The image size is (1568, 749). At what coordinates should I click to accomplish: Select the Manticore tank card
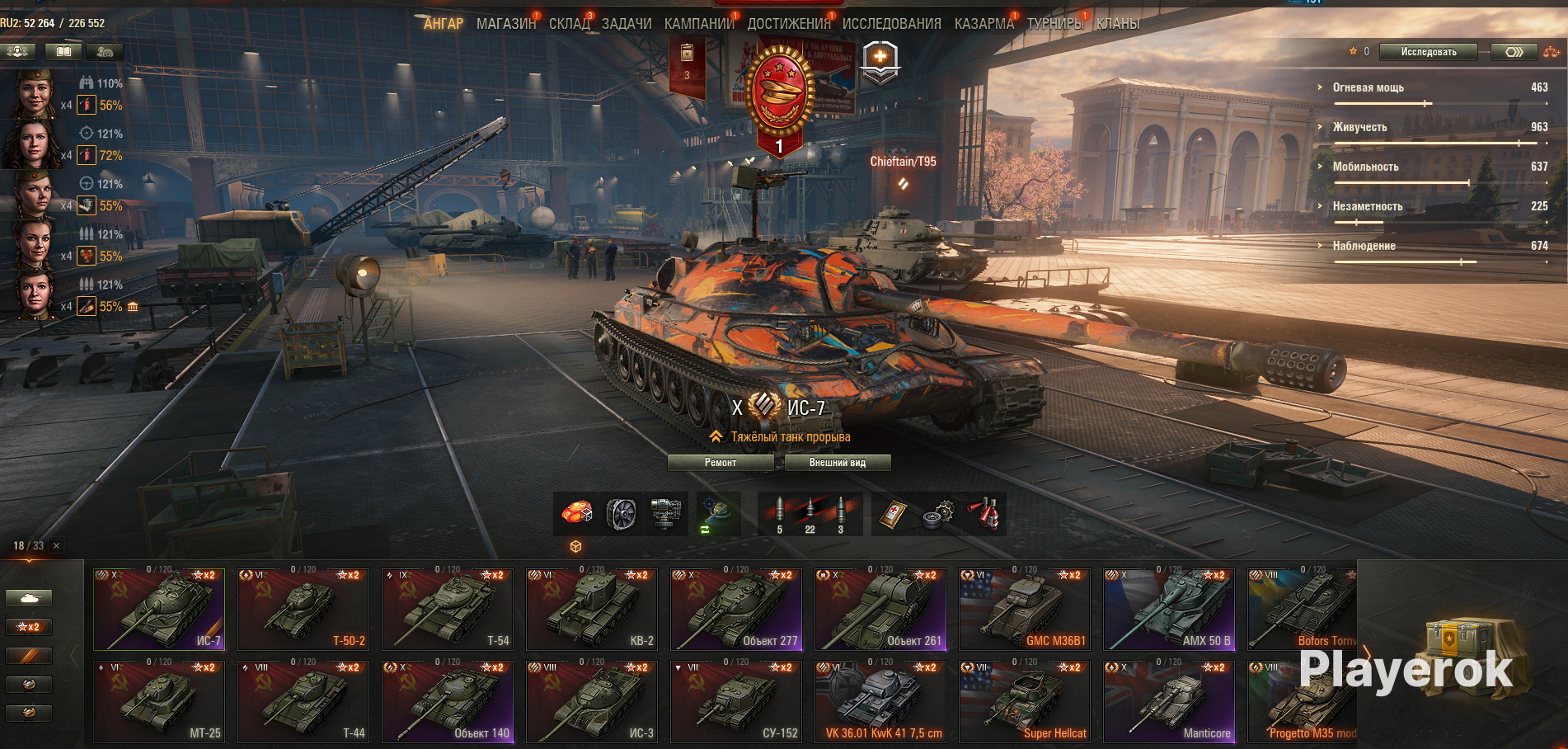tap(1169, 701)
